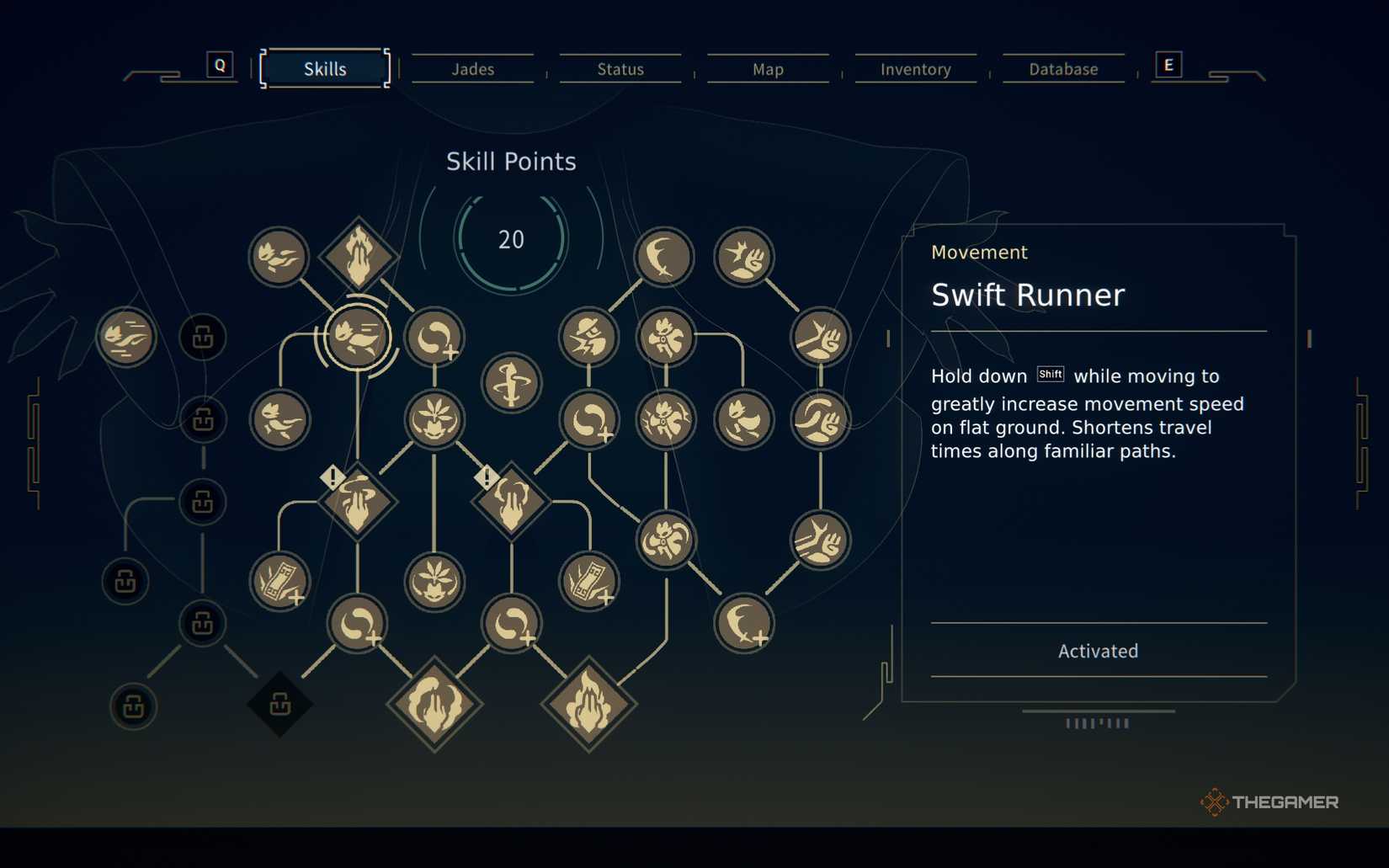Select the spinning whirlwind skill in the center

(x=511, y=383)
